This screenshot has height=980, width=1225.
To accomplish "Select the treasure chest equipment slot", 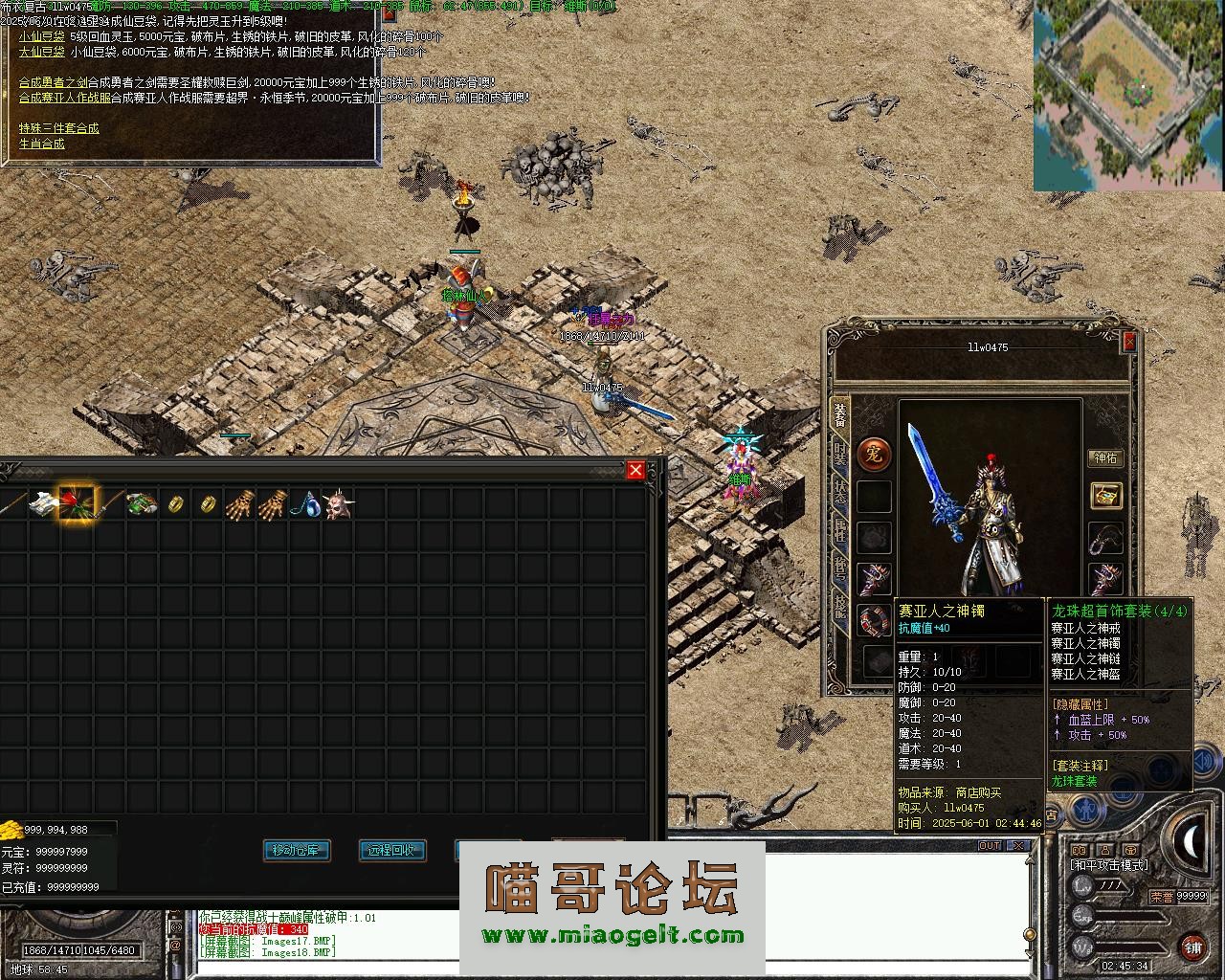I will coord(1106,496).
